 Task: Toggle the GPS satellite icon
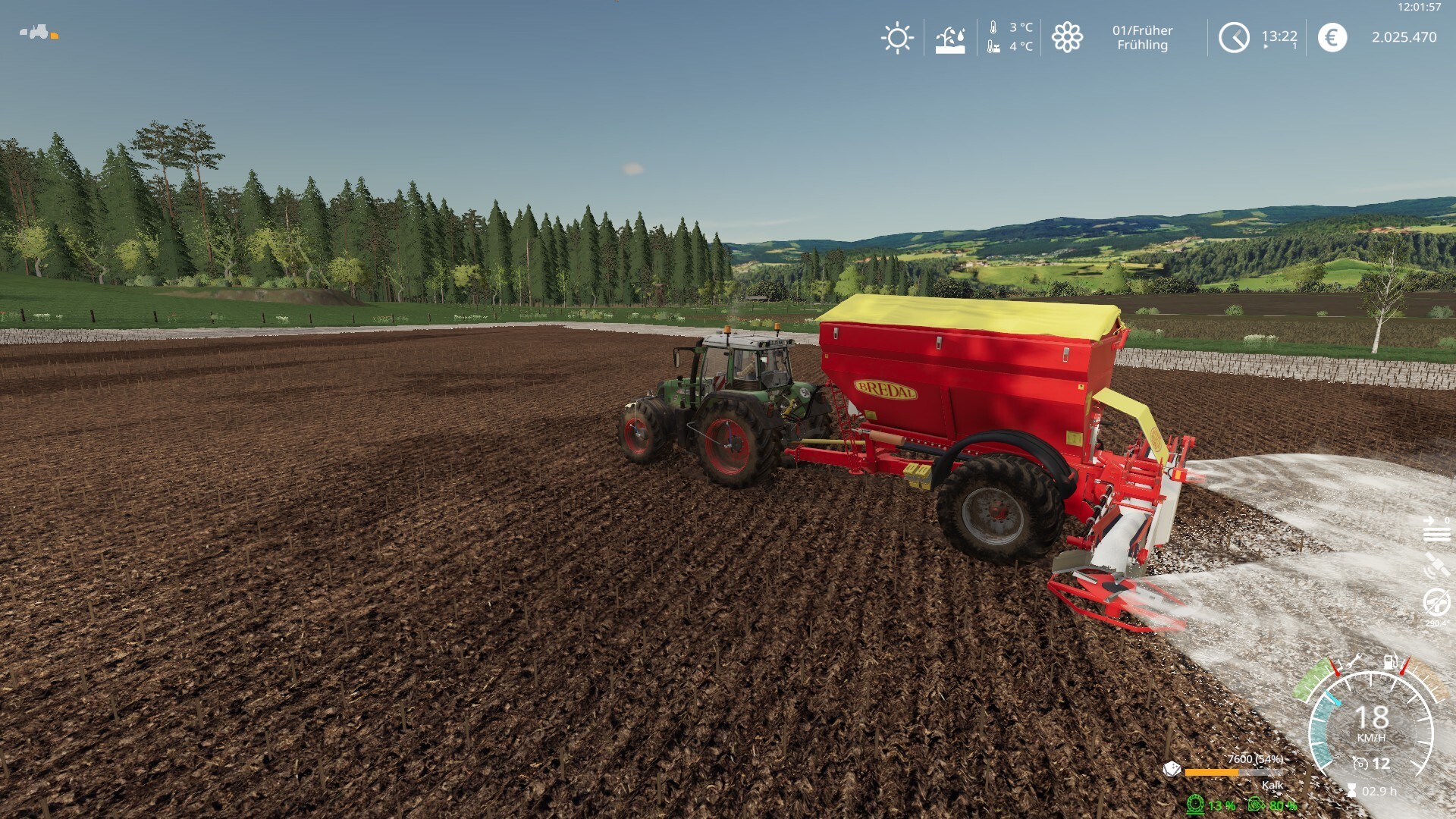(1436, 565)
